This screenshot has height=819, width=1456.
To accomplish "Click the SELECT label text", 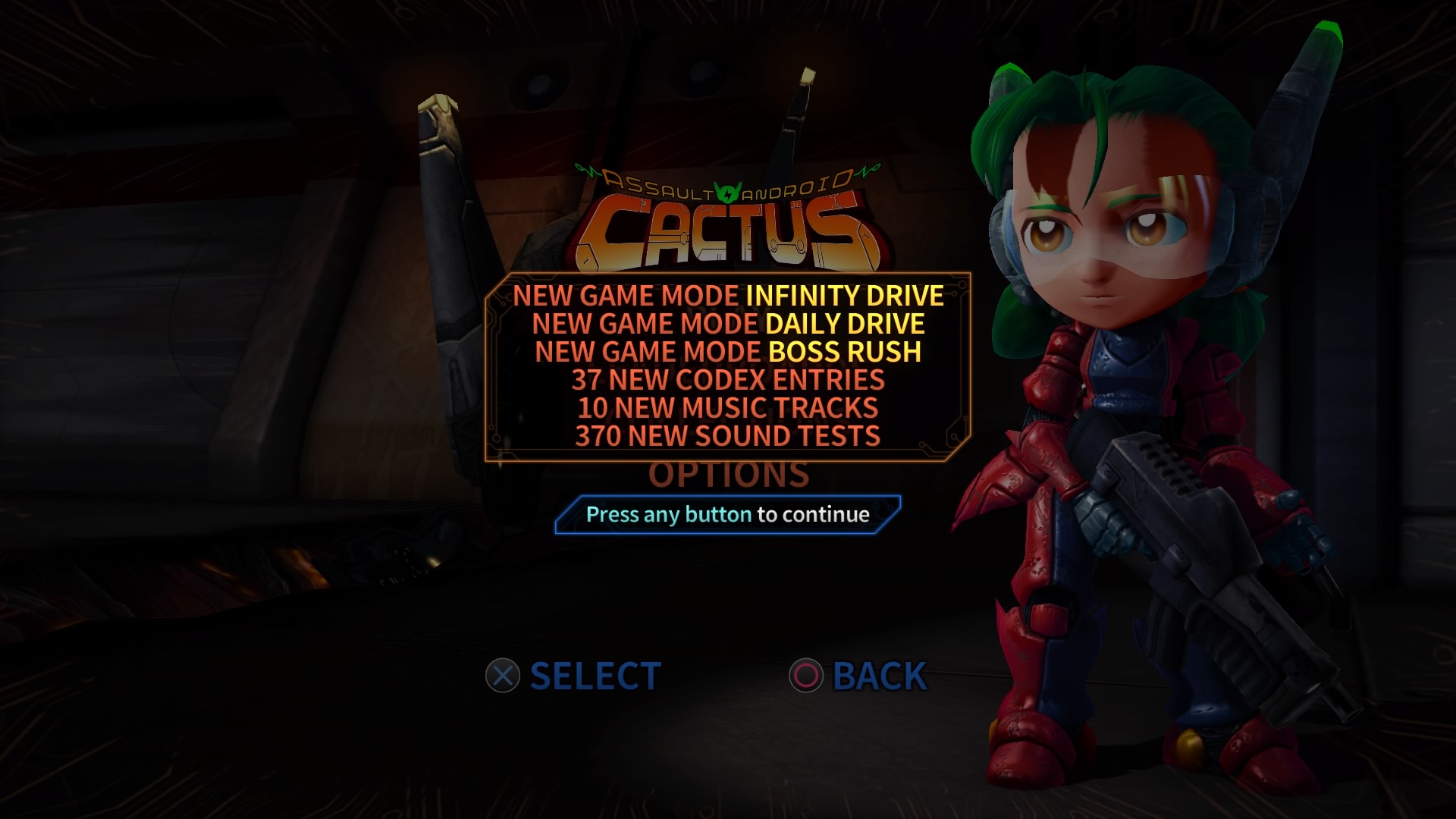I will pyautogui.click(x=595, y=675).
